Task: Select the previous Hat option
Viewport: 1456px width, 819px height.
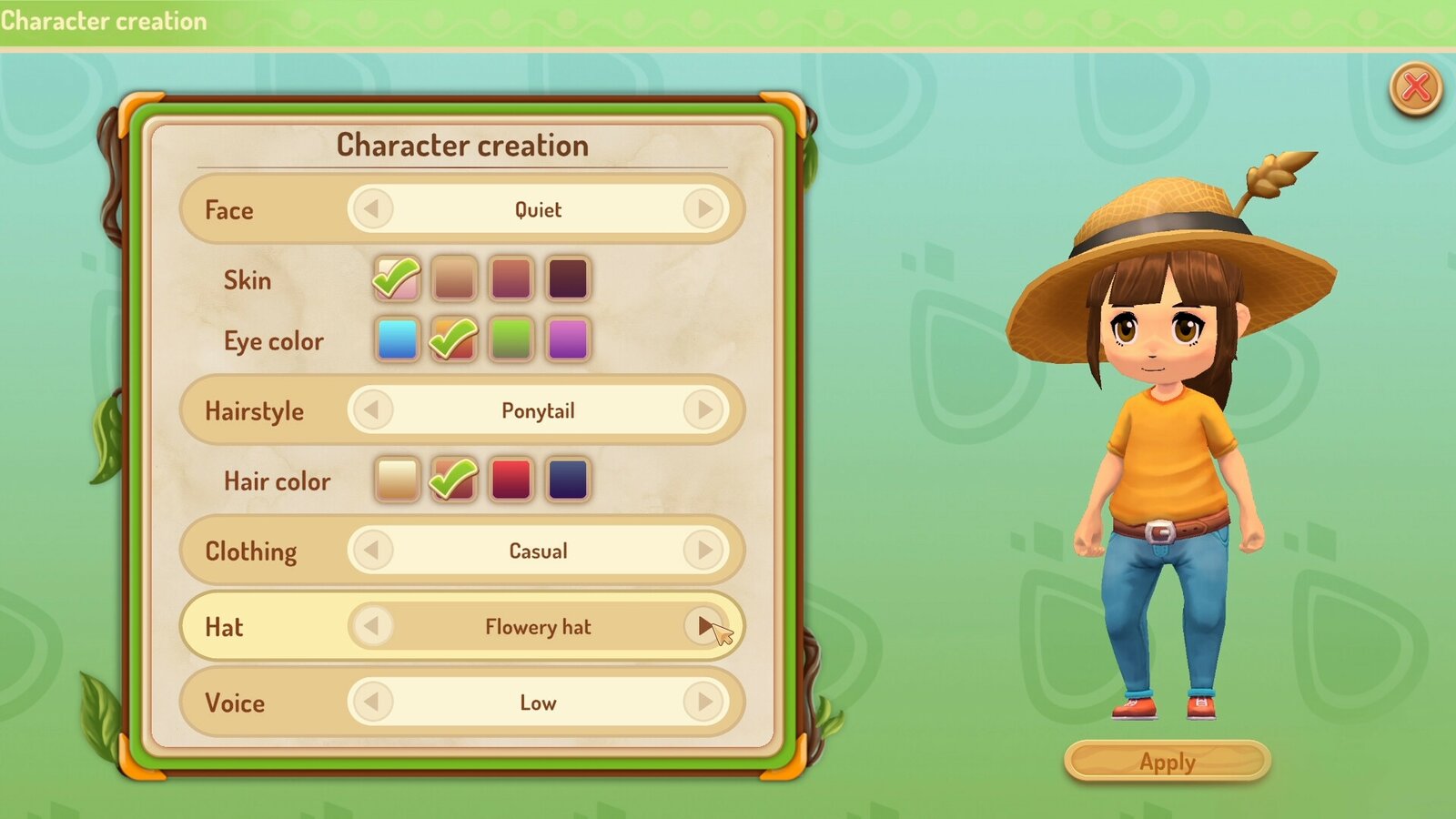Action: coord(372,627)
